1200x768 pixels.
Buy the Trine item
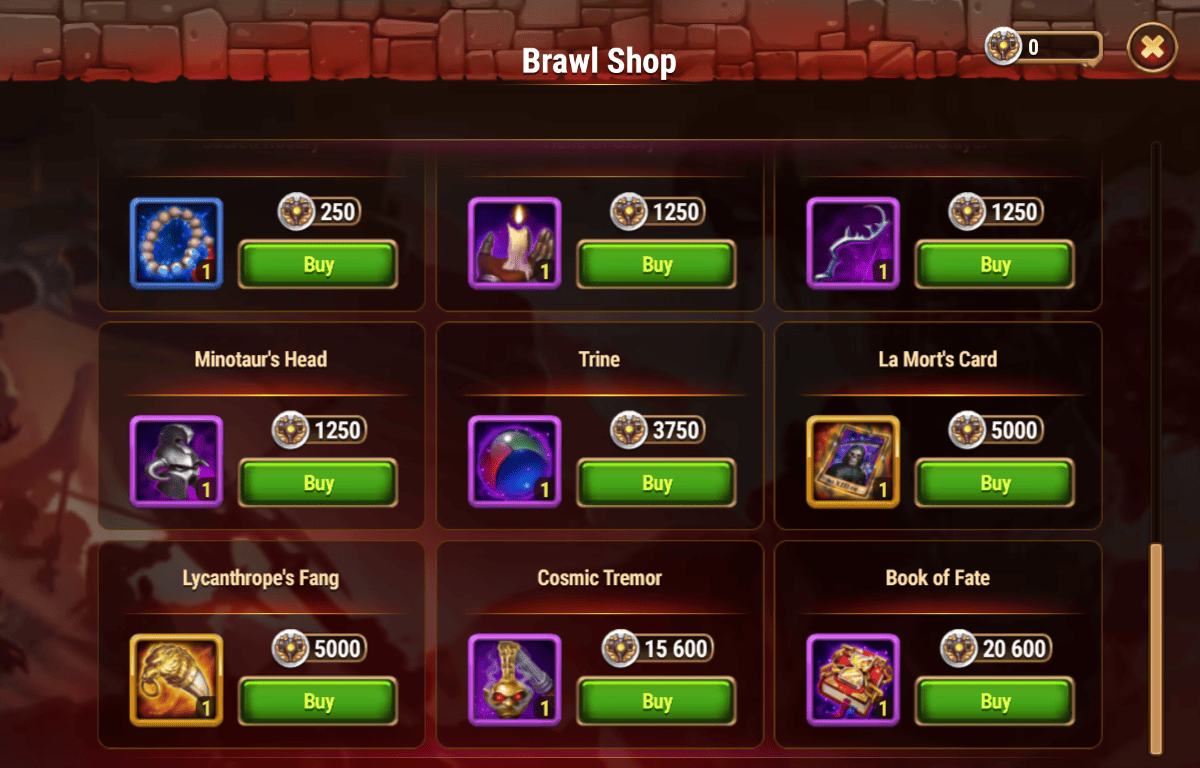(x=656, y=483)
